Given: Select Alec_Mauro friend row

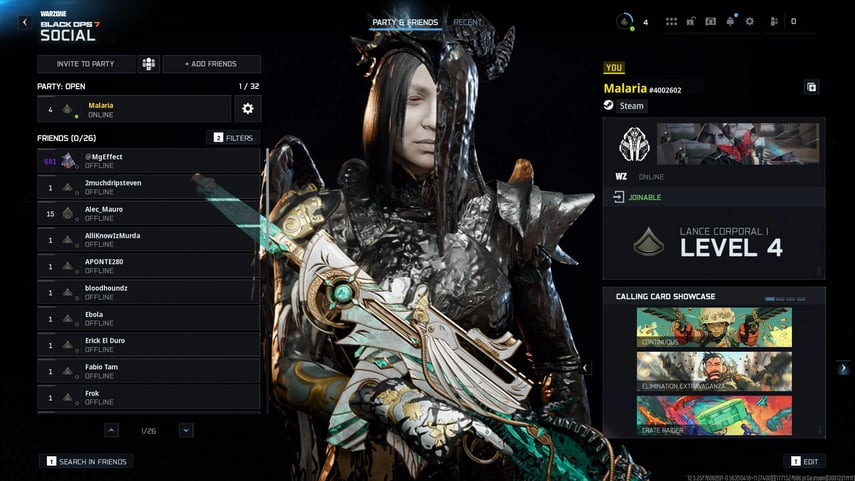Looking at the screenshot, I should [149, 213].
